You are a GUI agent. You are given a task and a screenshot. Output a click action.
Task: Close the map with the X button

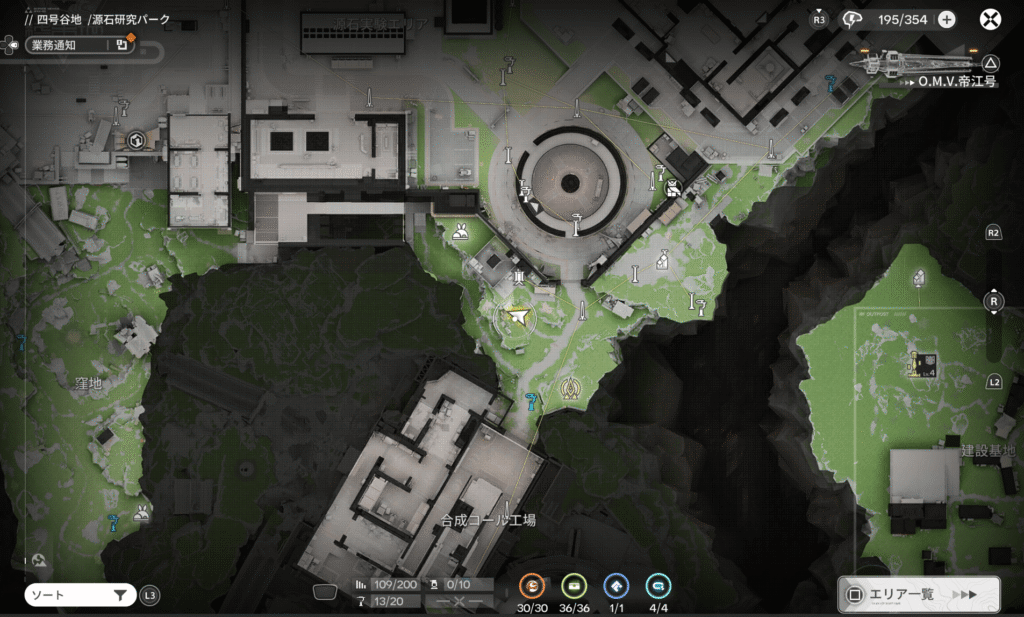click(x=990, y=20)
